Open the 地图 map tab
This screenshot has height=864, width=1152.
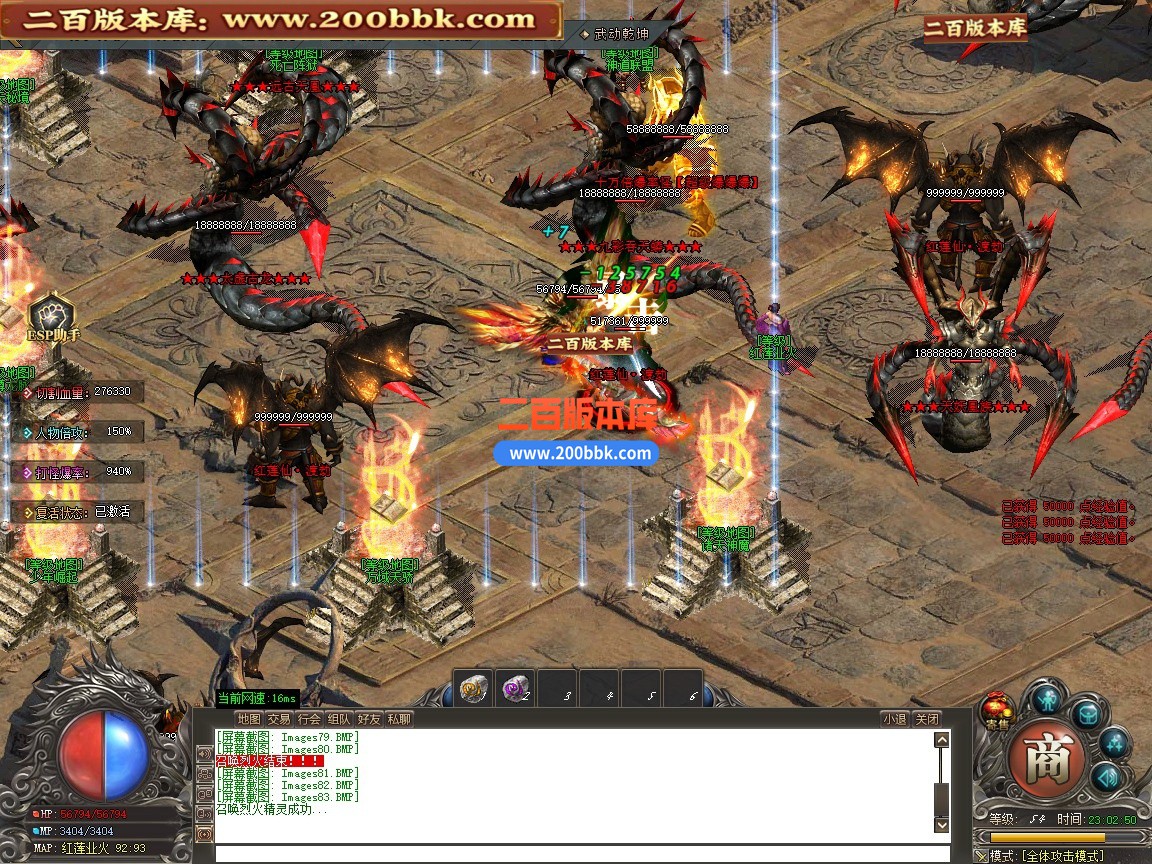point(249,718)
